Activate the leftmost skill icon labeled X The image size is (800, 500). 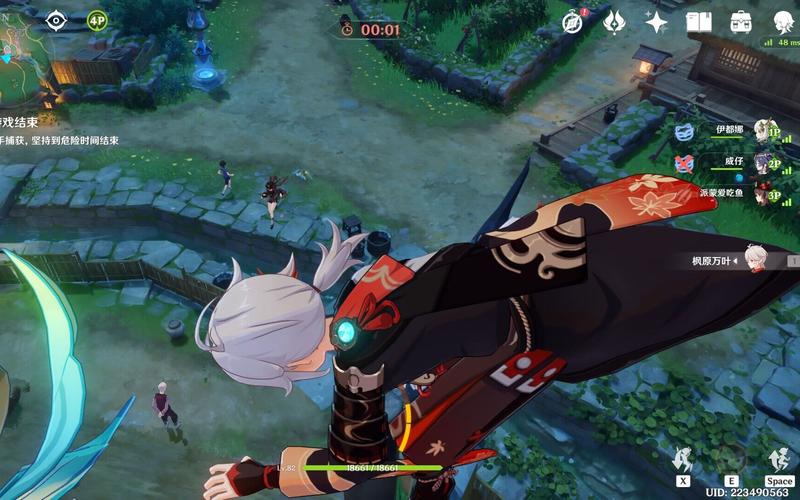coord(684,460)
